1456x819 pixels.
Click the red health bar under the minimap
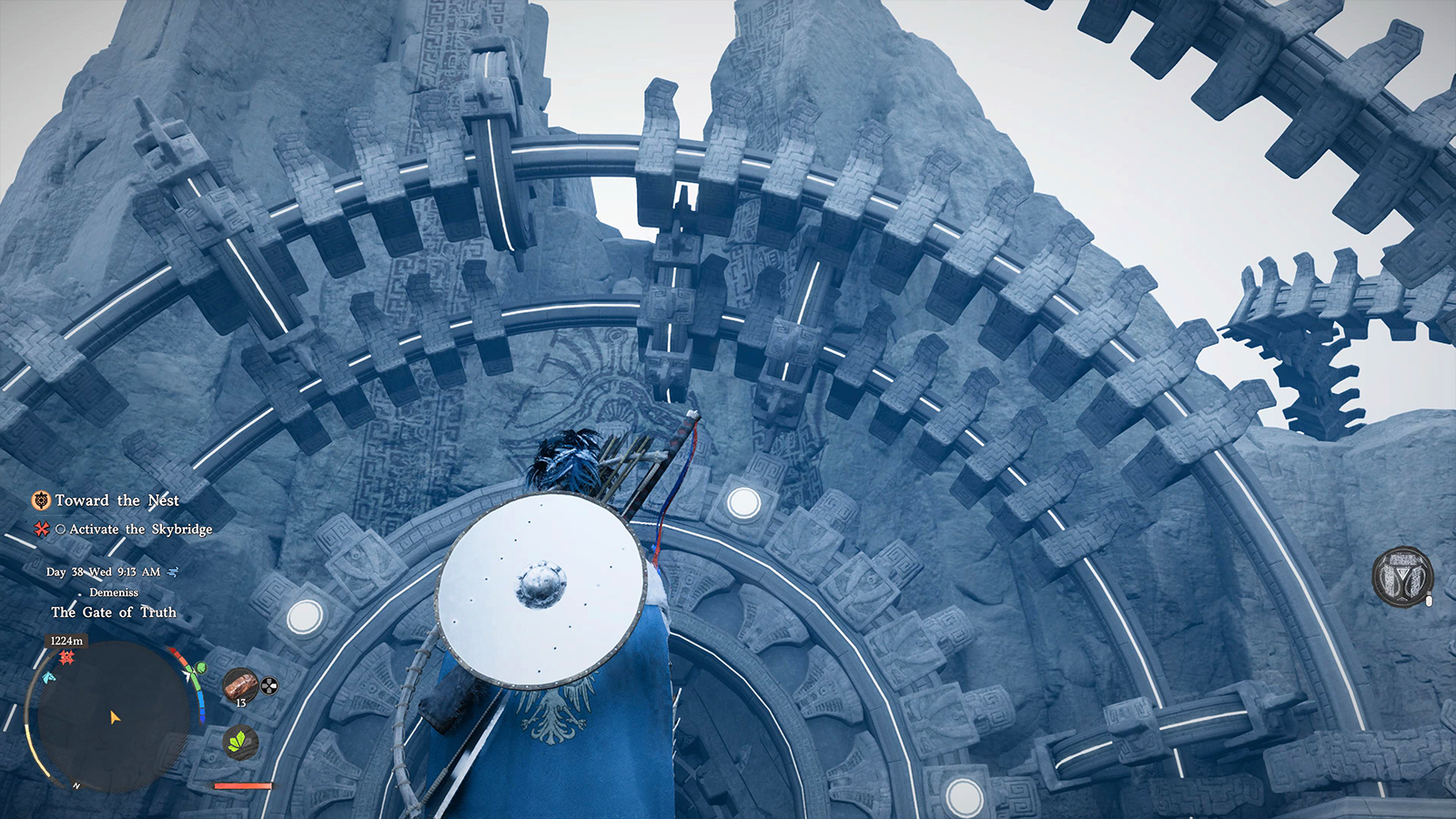pyautogui.click(x=241, y=786)
